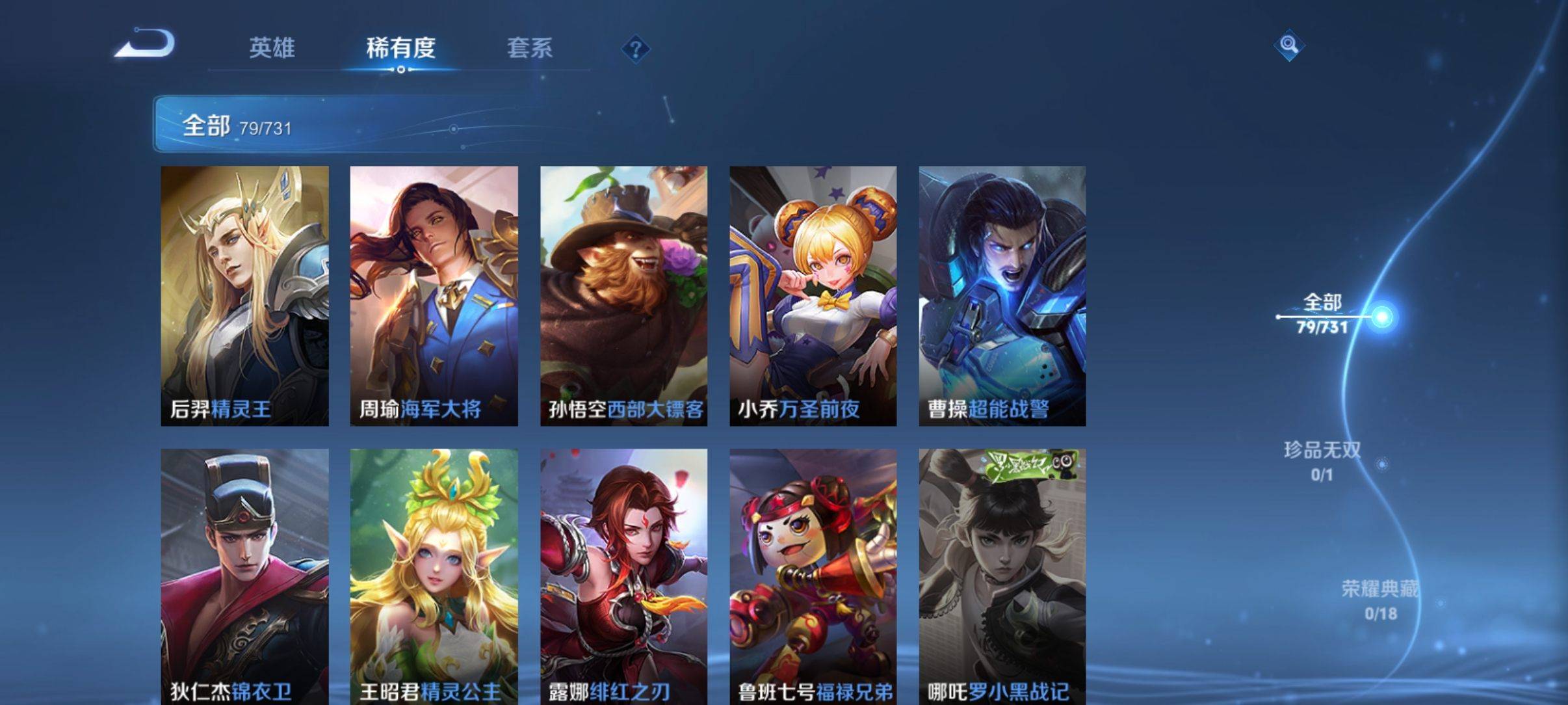
Task: Click the question mark help icon
Action: (637, 49)
